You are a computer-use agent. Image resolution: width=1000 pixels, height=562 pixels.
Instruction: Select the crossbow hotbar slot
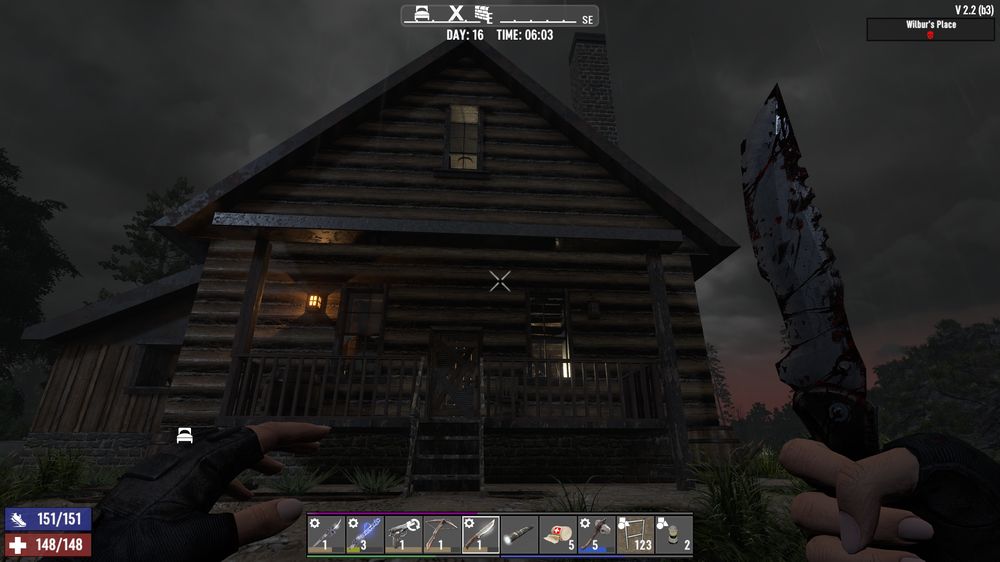tap(442, 533)
